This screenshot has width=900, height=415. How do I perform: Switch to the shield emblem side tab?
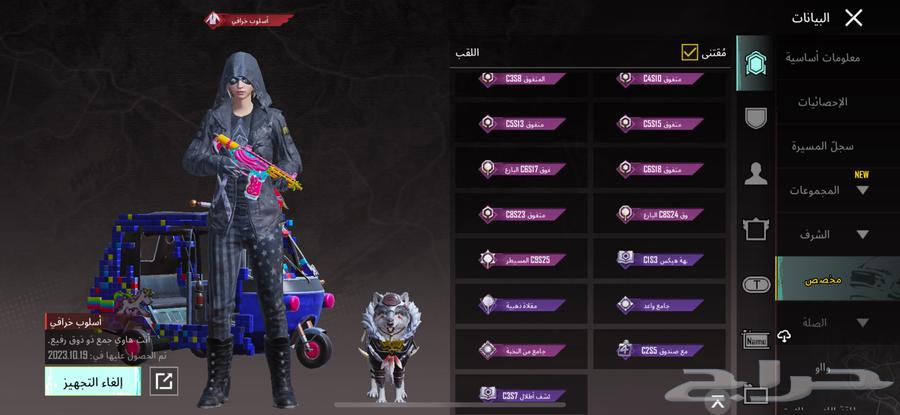click(756, 117)
